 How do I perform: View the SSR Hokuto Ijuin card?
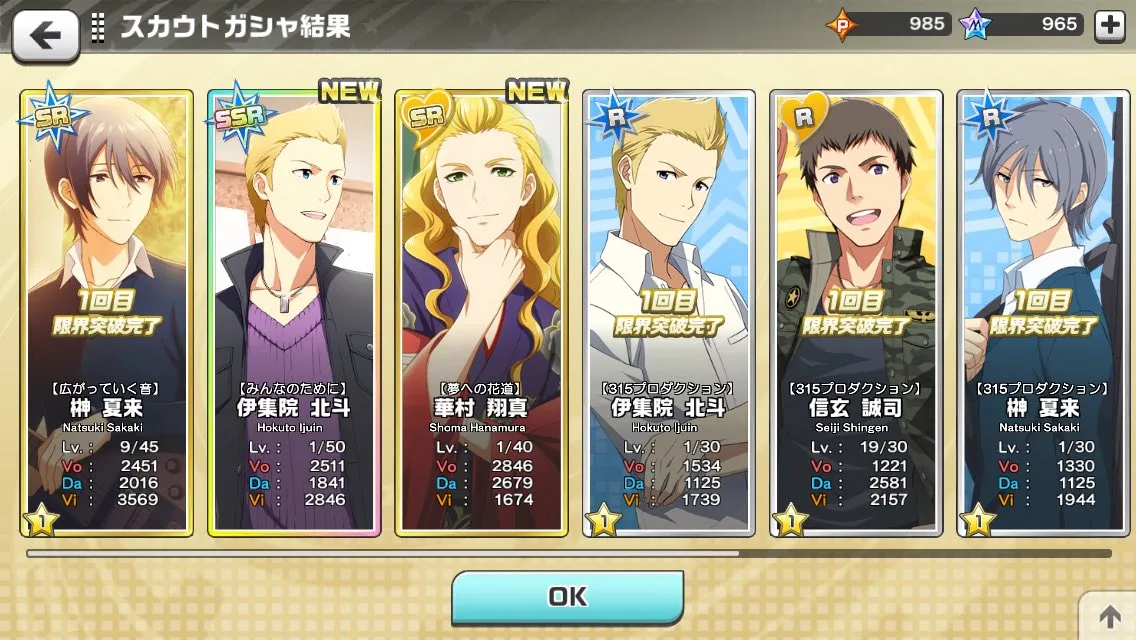(x=293, y=312)
